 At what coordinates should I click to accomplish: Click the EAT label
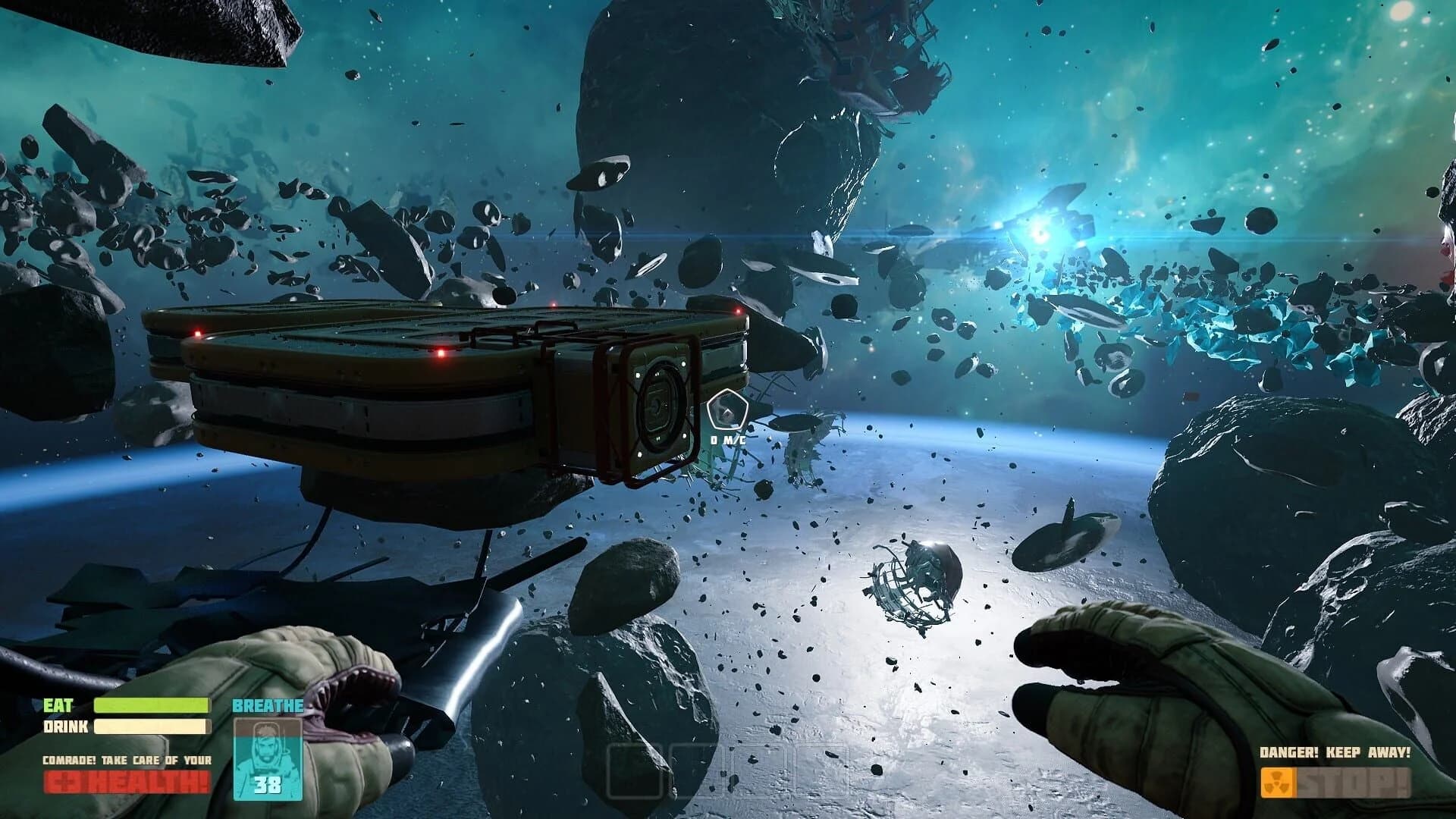(x=57, y=705)
